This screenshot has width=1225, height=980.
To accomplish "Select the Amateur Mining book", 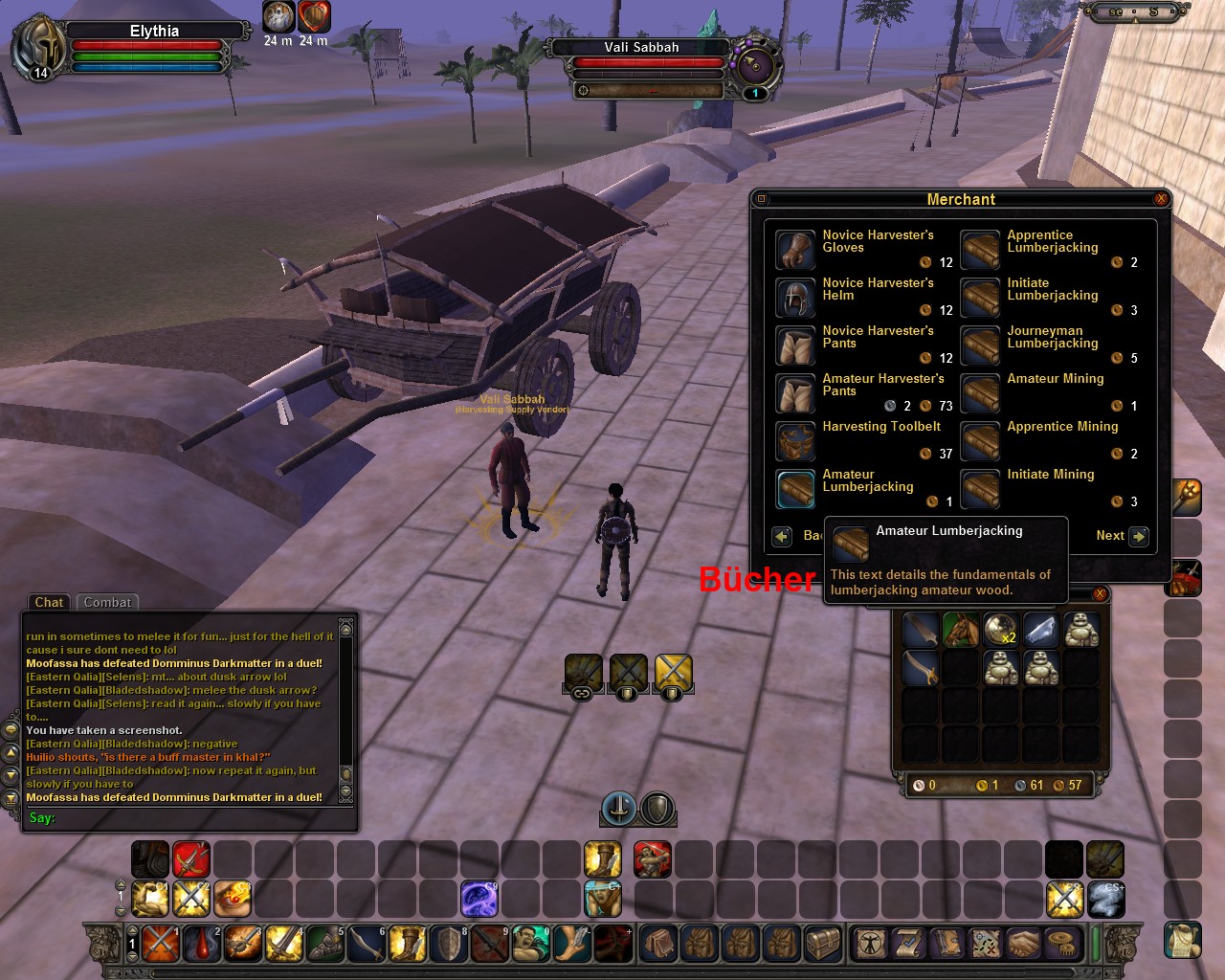I will point(980,392).
